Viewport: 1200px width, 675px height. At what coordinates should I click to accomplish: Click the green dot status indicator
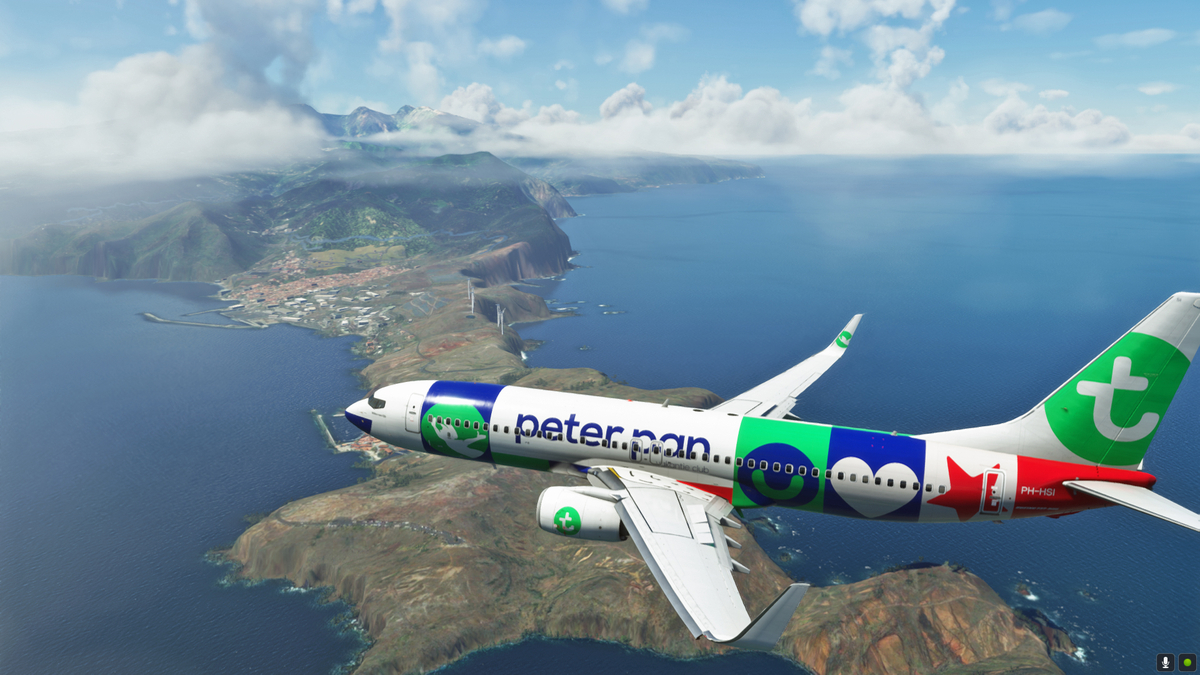pyautogui.click(x=1187, y=662)
